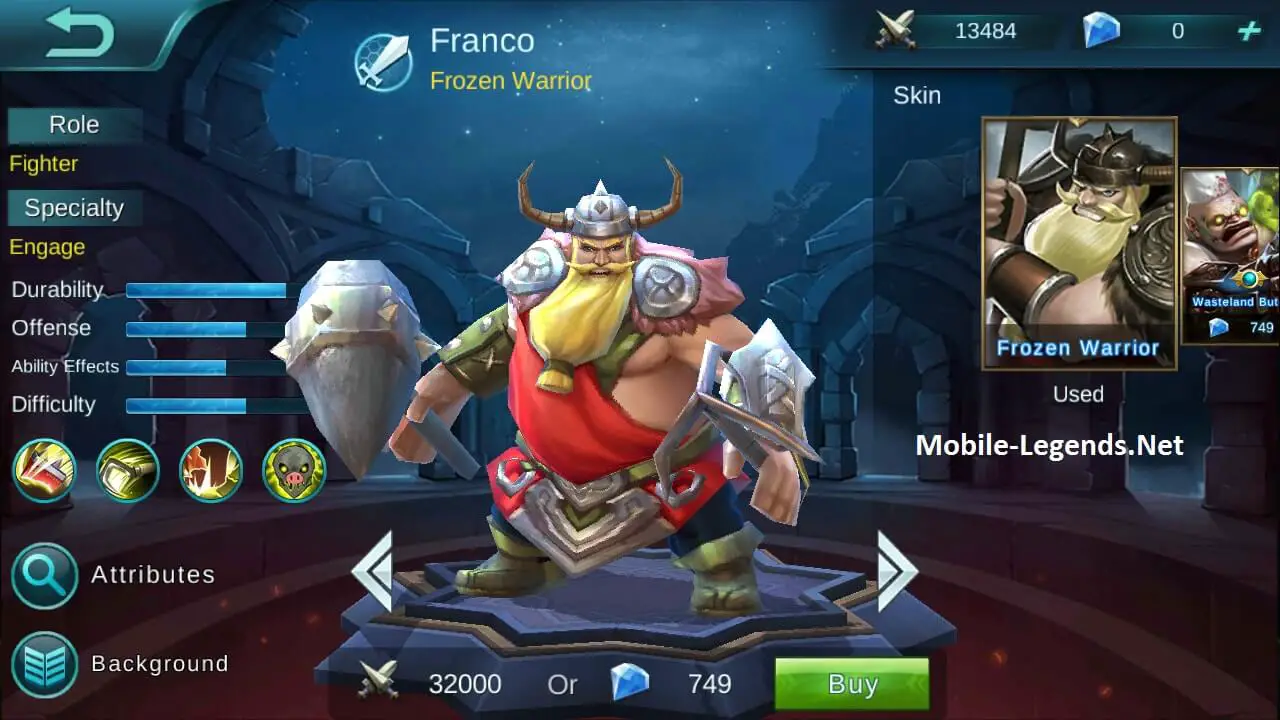Select the green ultimate skill icon
Image resolution: width=1280 pixels, height=720 pixels.
[292, 470]
